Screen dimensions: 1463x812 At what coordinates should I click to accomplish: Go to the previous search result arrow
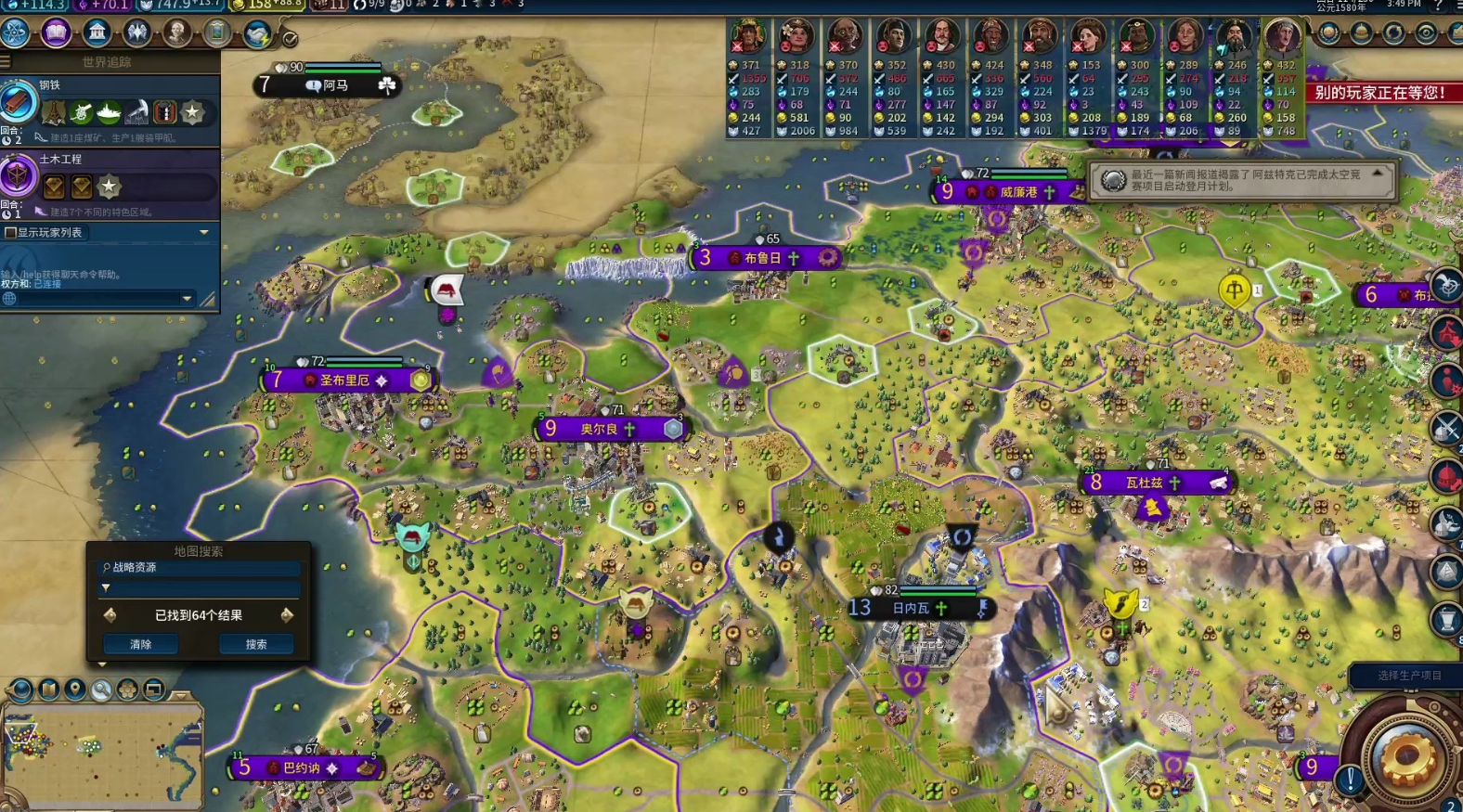click(110, 615)
